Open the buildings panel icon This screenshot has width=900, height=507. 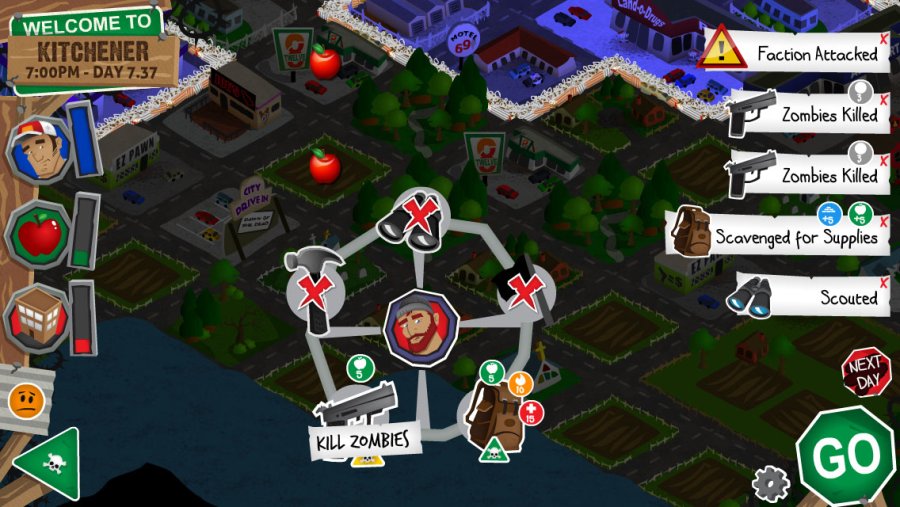(x=38, y=319)
